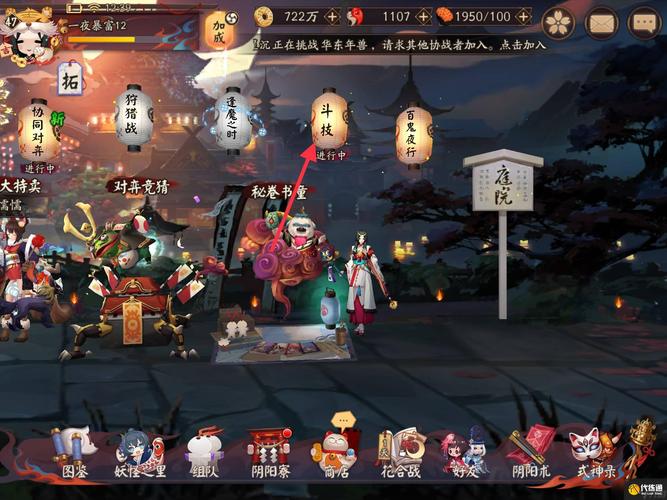Image resolution: width=667 pixels, height=500 pixels.
Task: Add stamina using the 1950/100 plus button
Action: 523,17
